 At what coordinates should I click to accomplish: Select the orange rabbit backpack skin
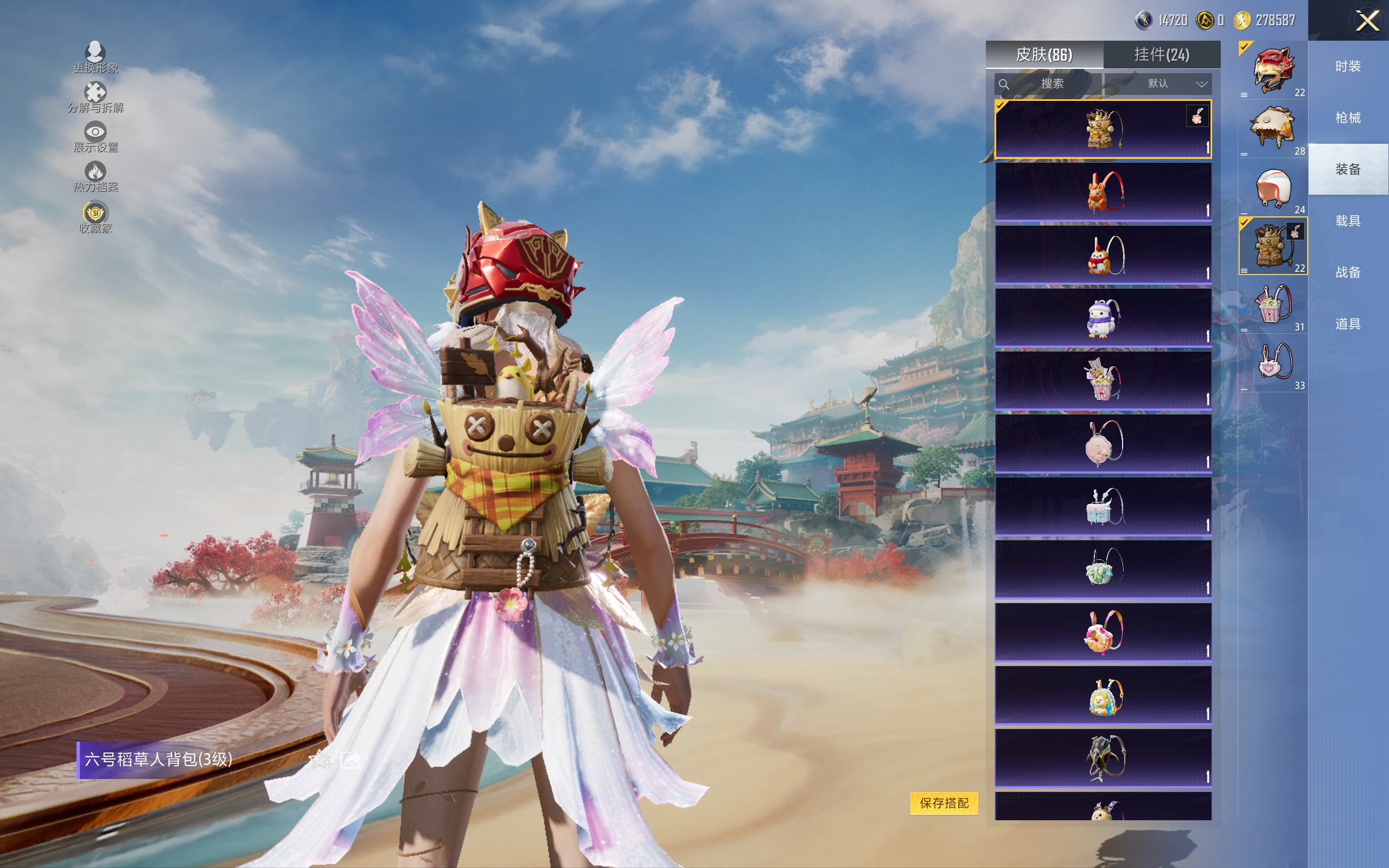[x=1103, y=192]
